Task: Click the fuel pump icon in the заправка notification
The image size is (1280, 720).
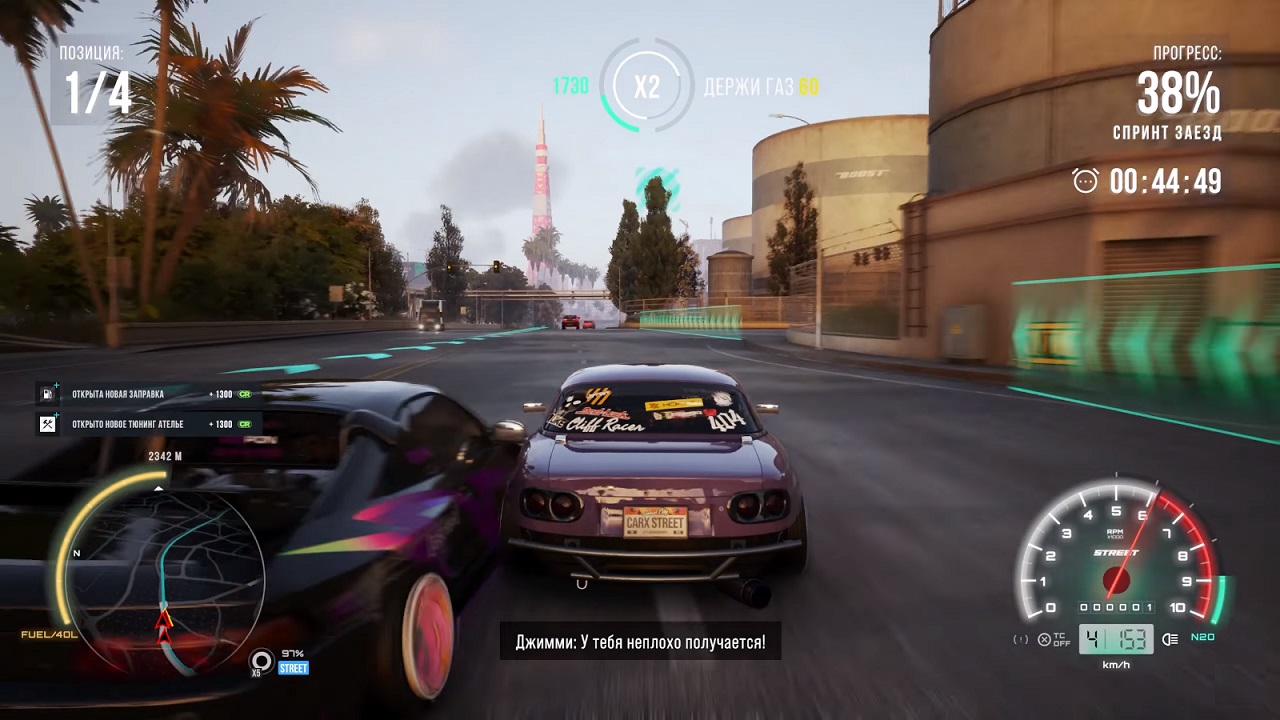Action: (46, 394)
